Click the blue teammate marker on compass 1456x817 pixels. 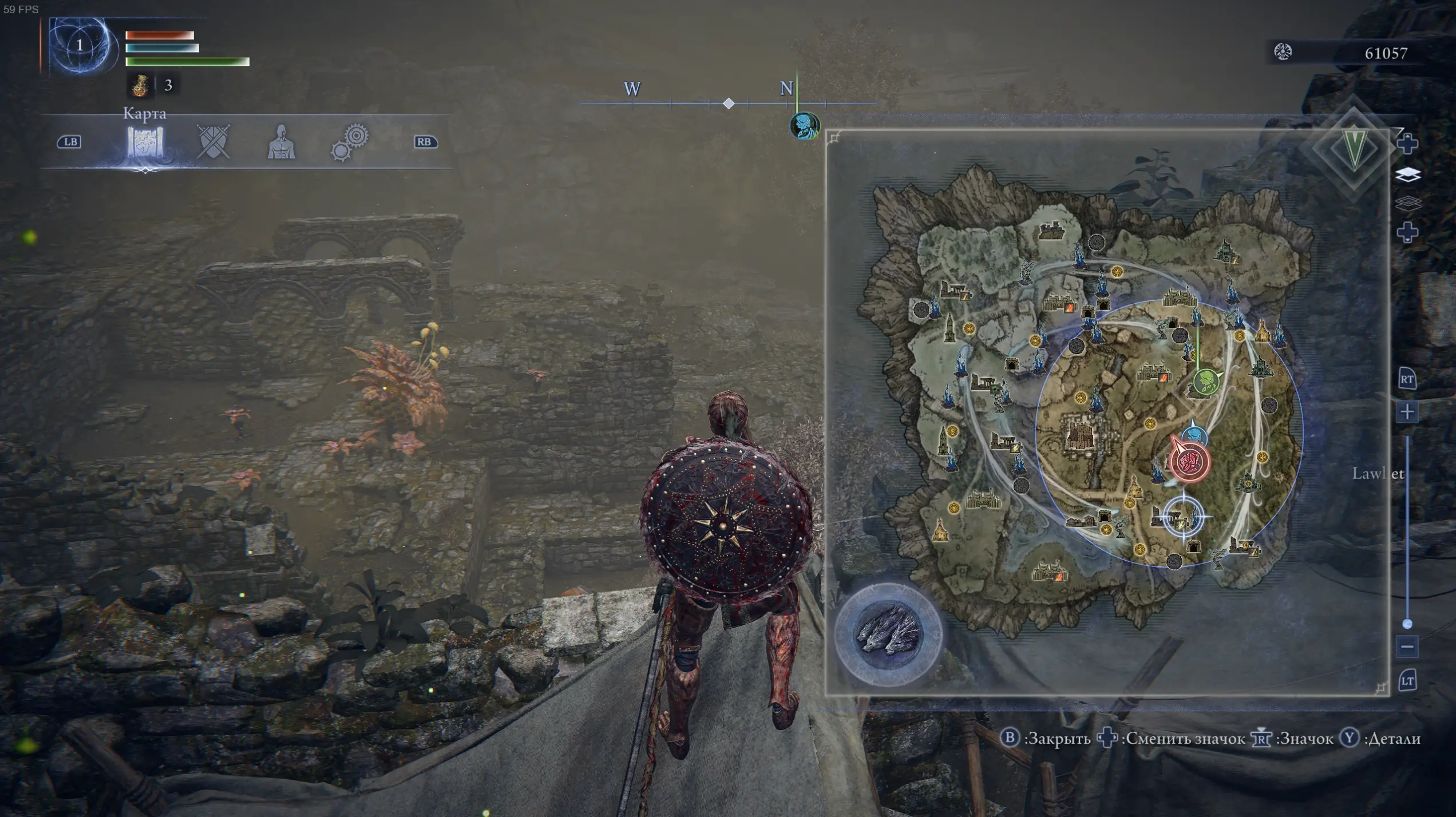tap(804, 126)
